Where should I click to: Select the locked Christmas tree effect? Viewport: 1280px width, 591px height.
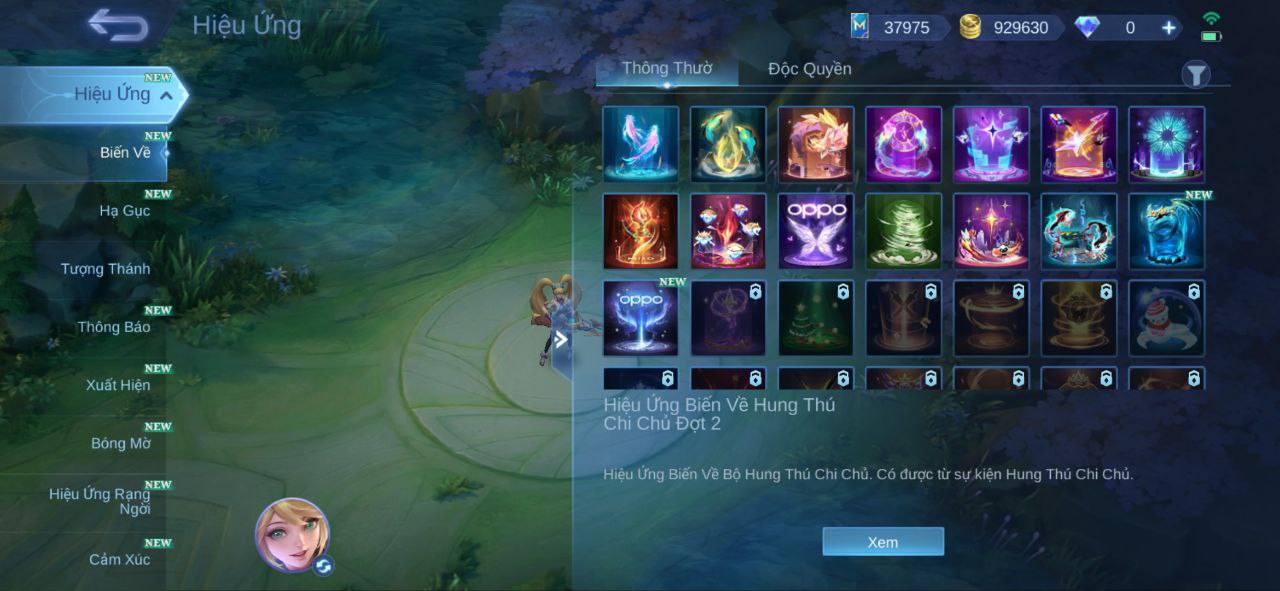[x=816, y=318]
